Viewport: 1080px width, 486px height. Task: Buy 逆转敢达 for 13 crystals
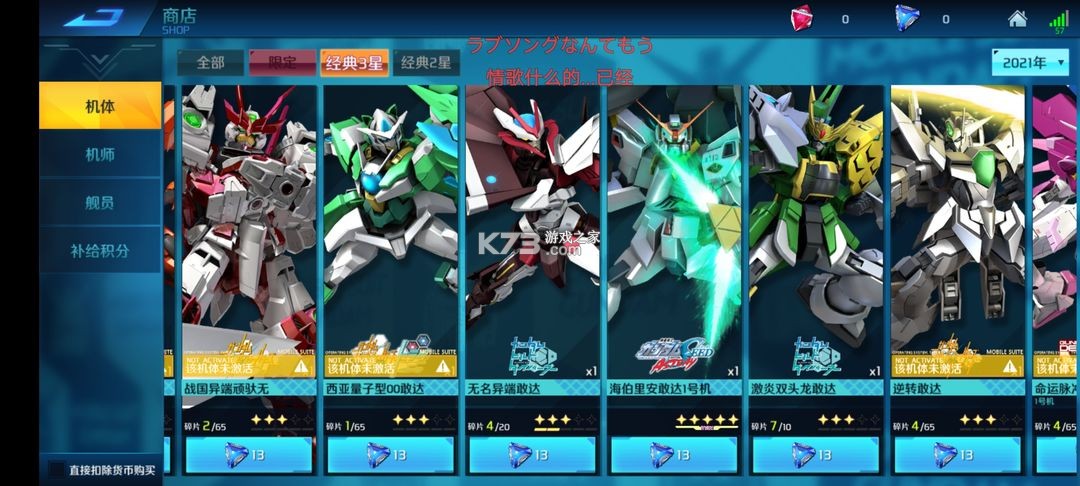click(959, 455)
